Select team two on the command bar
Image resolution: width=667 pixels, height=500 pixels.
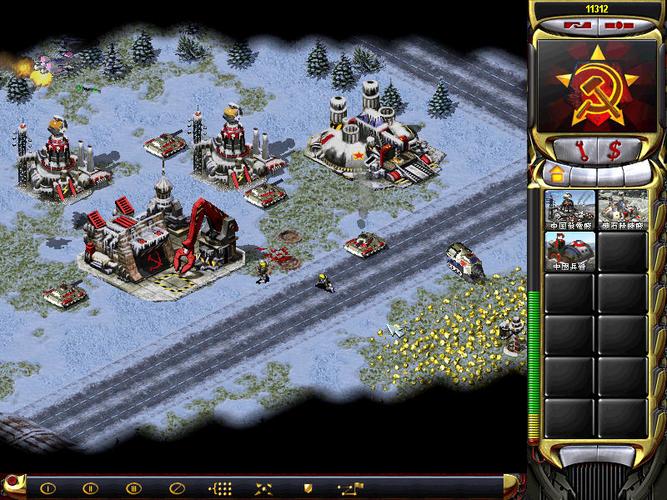89,488
